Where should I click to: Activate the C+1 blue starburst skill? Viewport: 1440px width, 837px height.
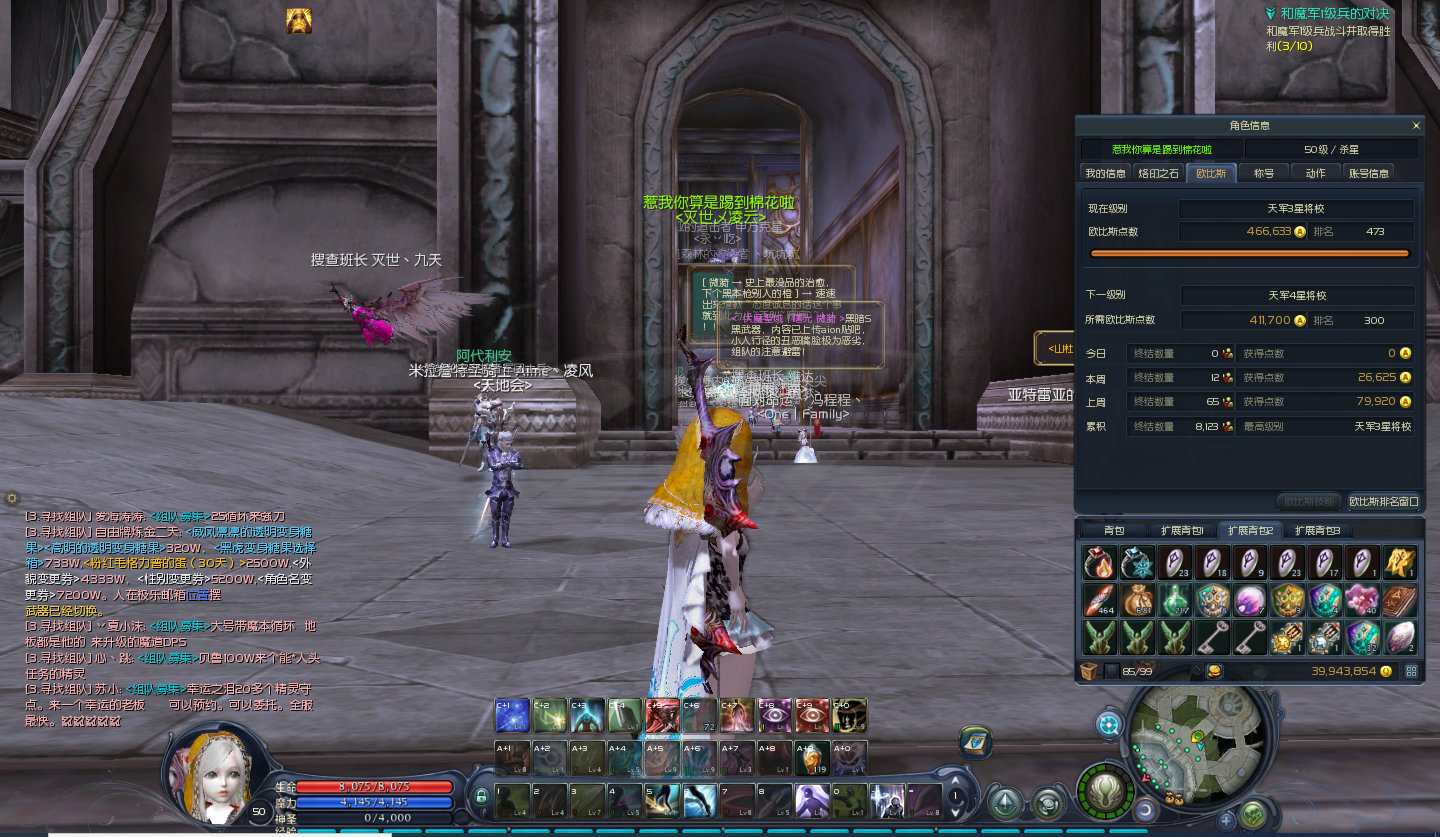[513, 715]
